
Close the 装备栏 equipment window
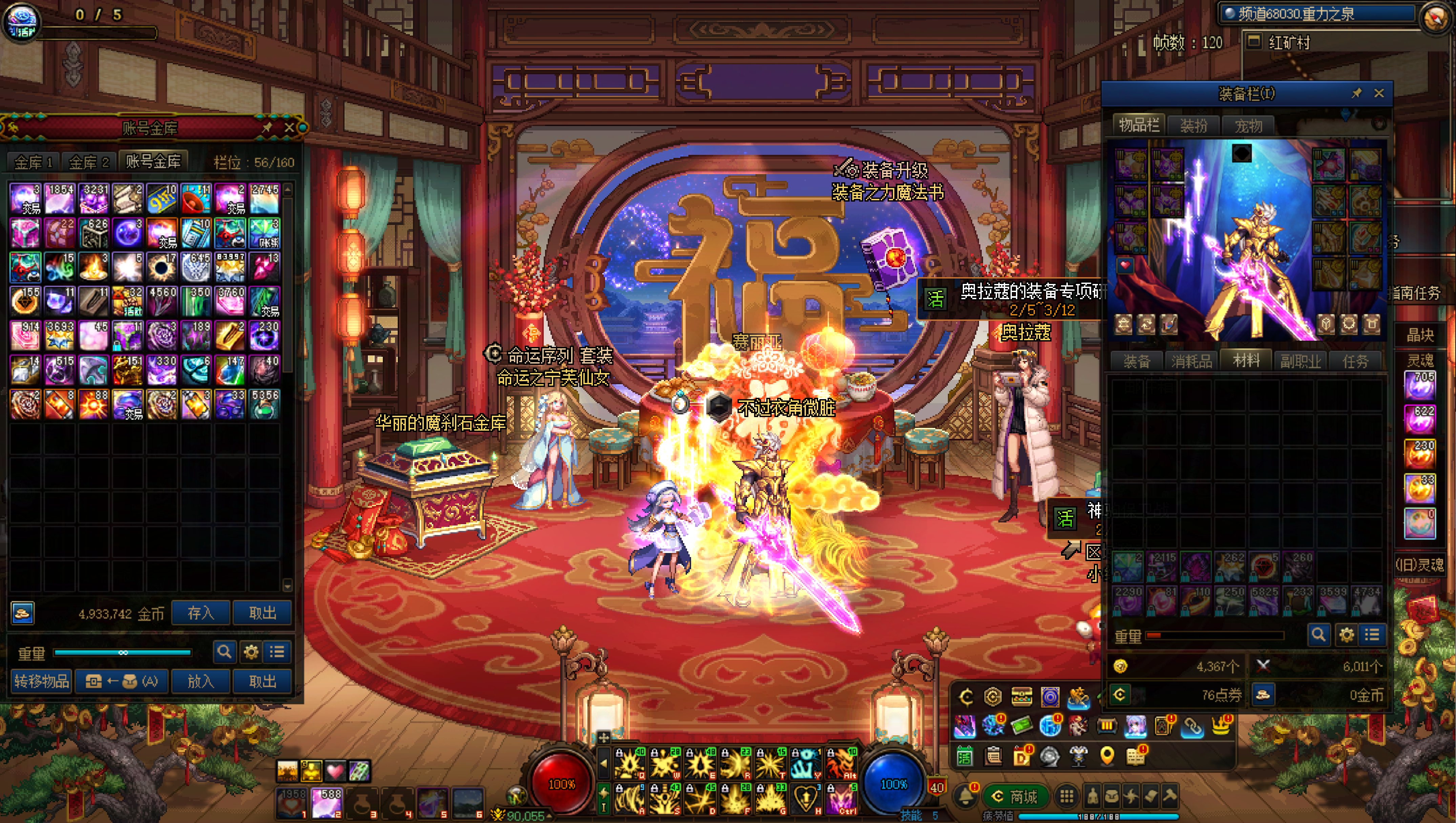point(1379,93)
